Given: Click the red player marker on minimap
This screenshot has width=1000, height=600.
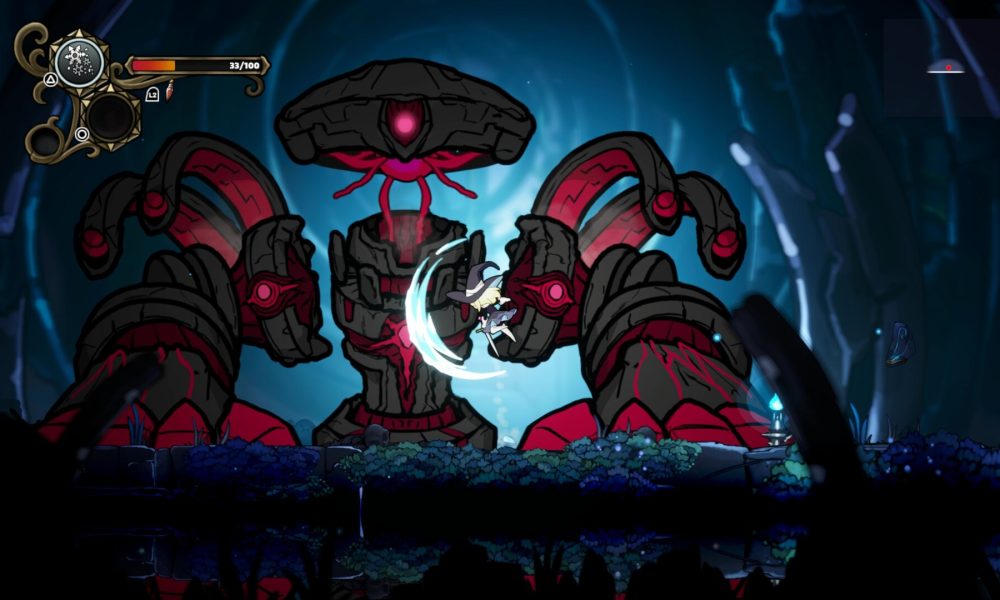Looking at the screenshot, I should (x=947, y=68).
